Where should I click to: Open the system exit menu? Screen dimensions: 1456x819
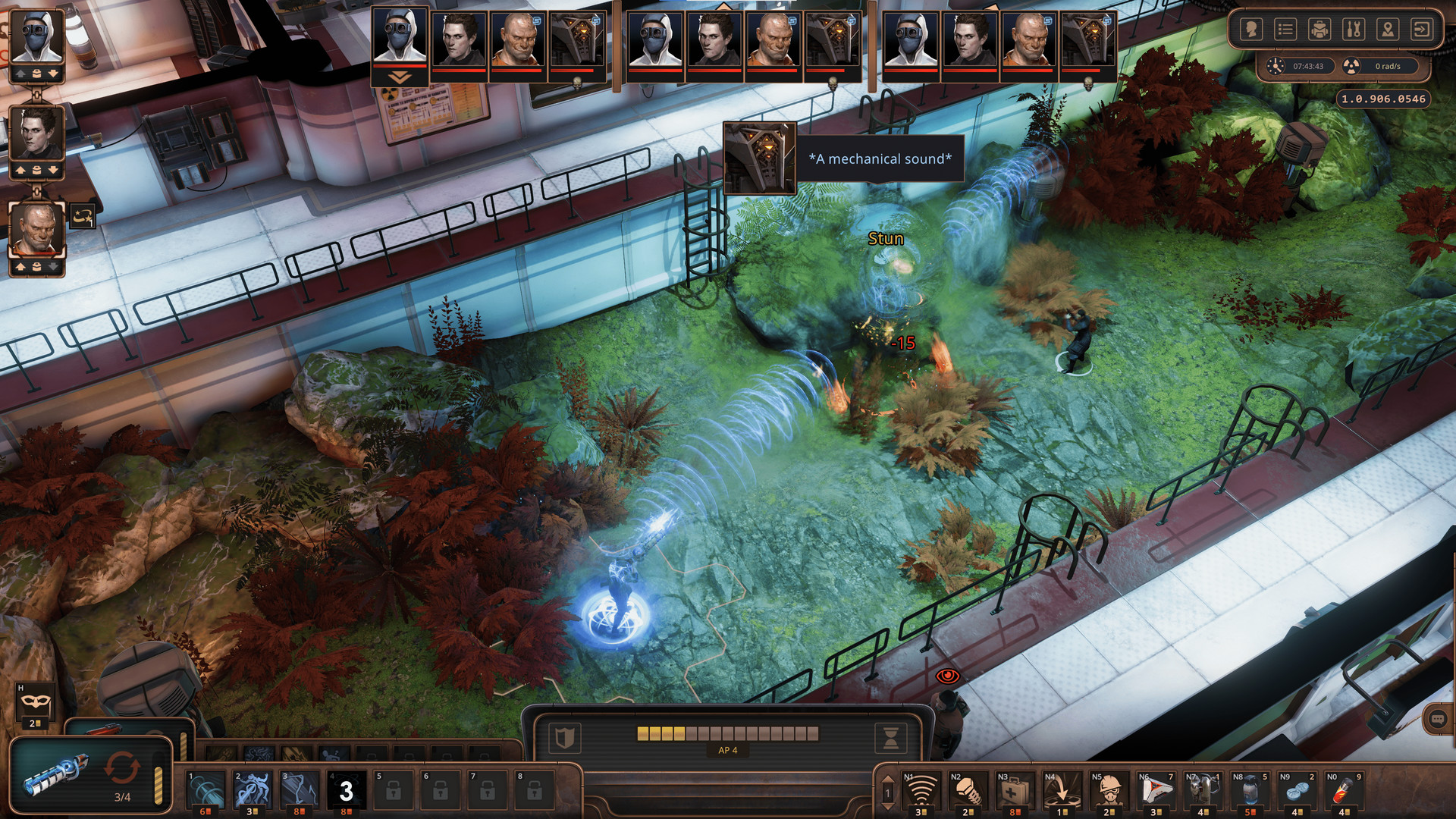(x=1423, y=29)
